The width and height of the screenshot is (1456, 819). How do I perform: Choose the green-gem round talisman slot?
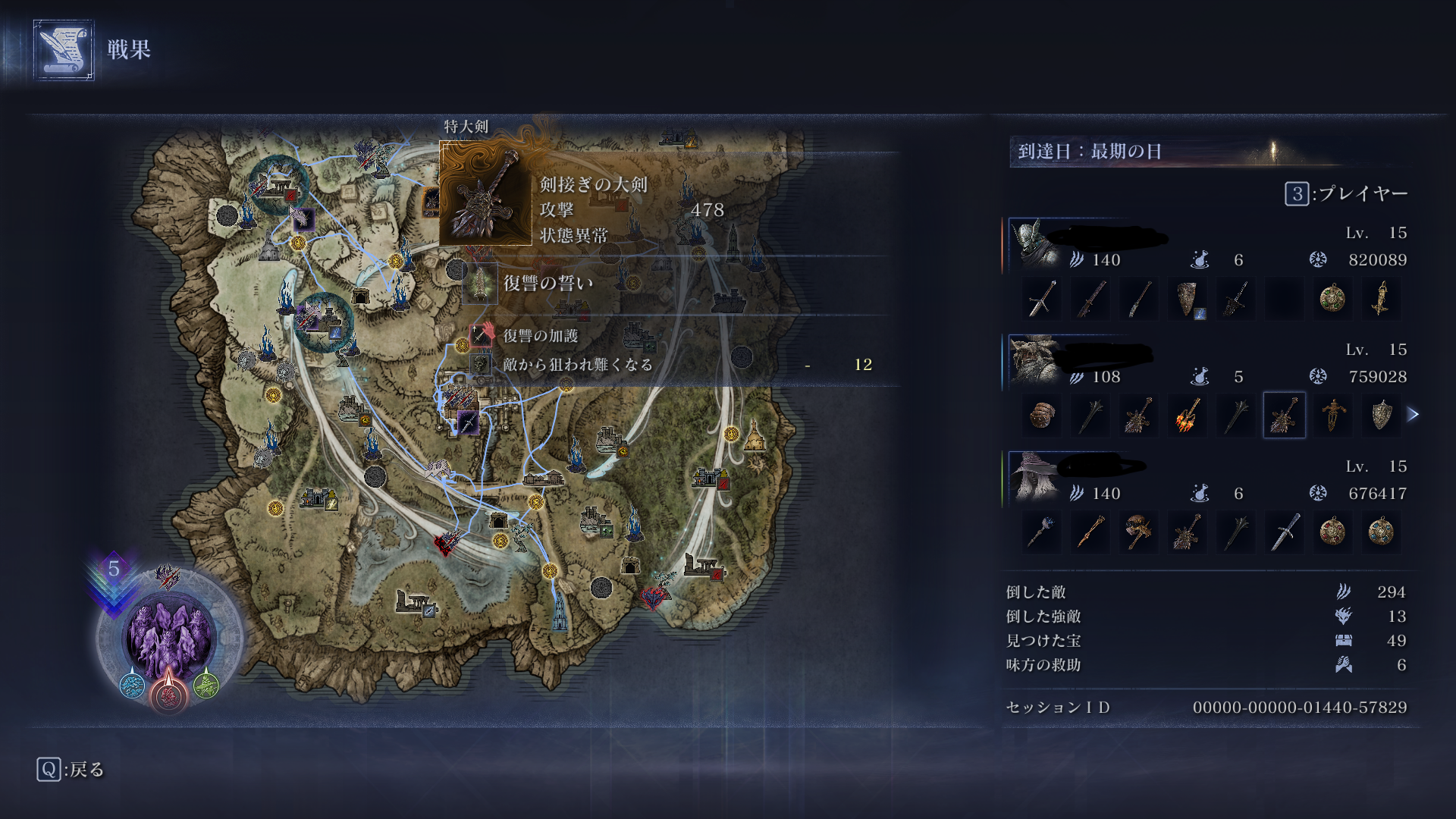point(1332,298)
